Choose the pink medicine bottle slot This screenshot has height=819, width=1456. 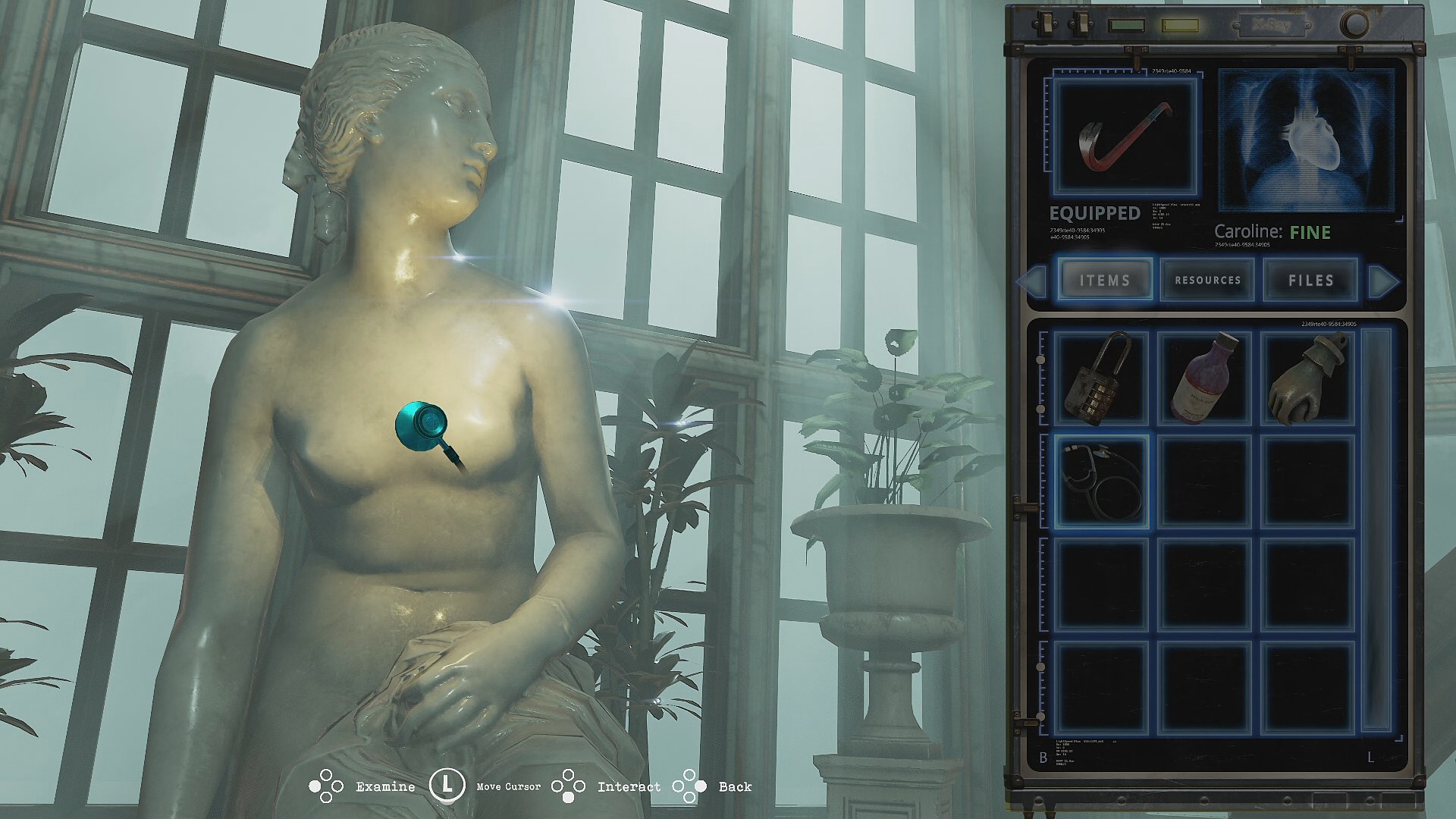pyautogui.click(x=1204, y=378)
